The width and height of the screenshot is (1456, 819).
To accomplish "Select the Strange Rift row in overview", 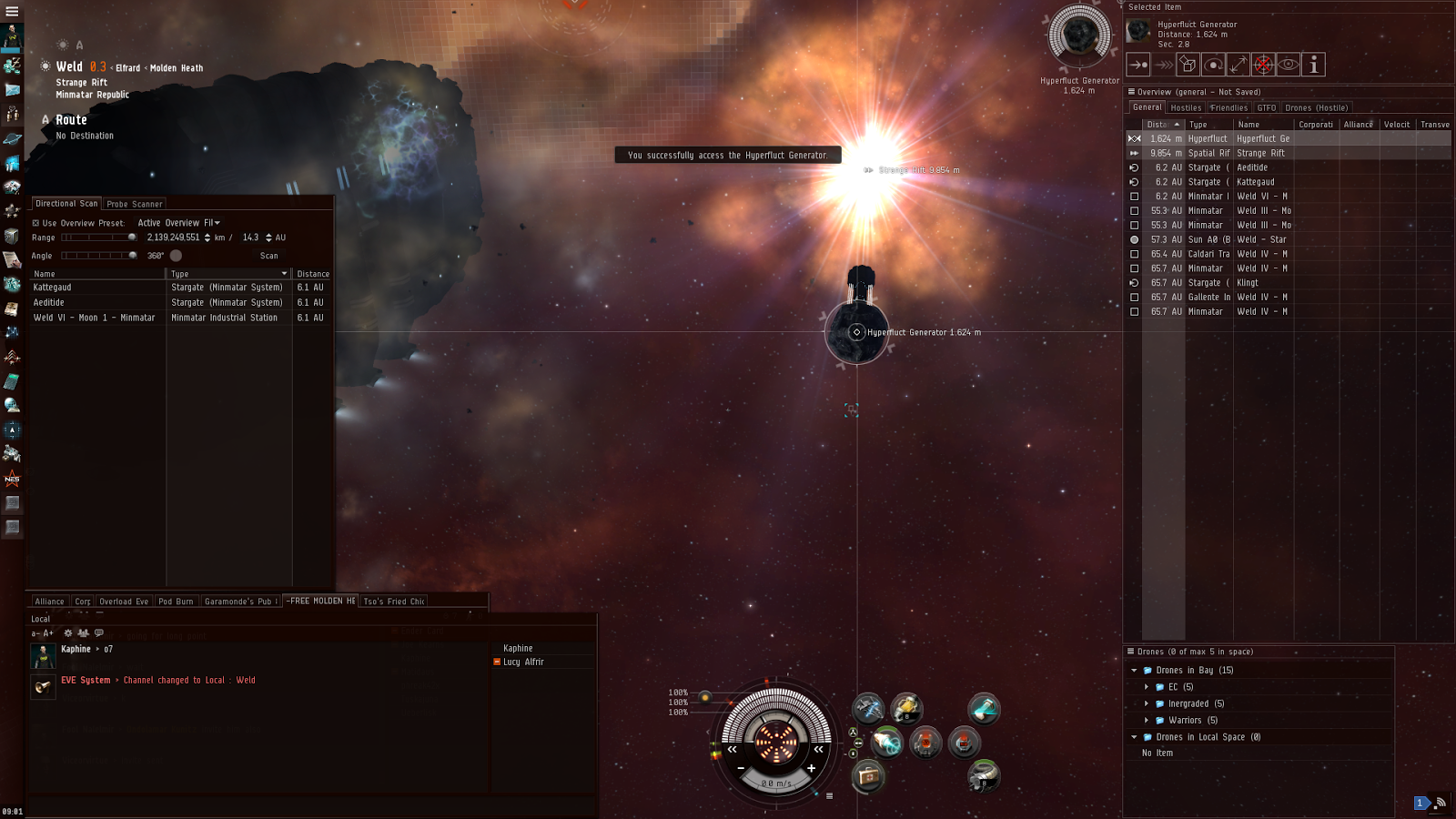I will pyautogui.click(x=1260, y=153).
